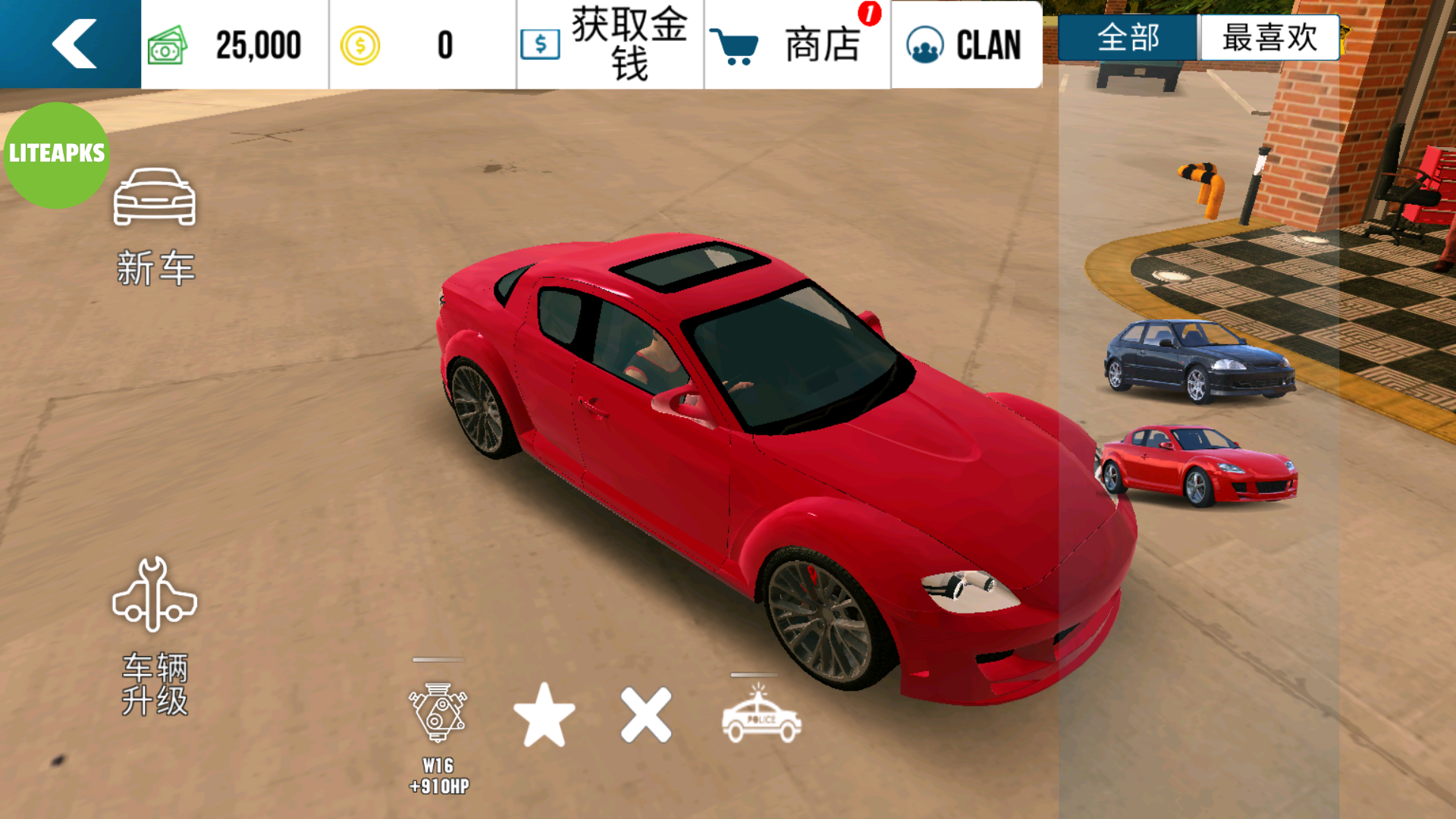
Task: Open the 获取金钱 get money screen
Action: [607, 43]
